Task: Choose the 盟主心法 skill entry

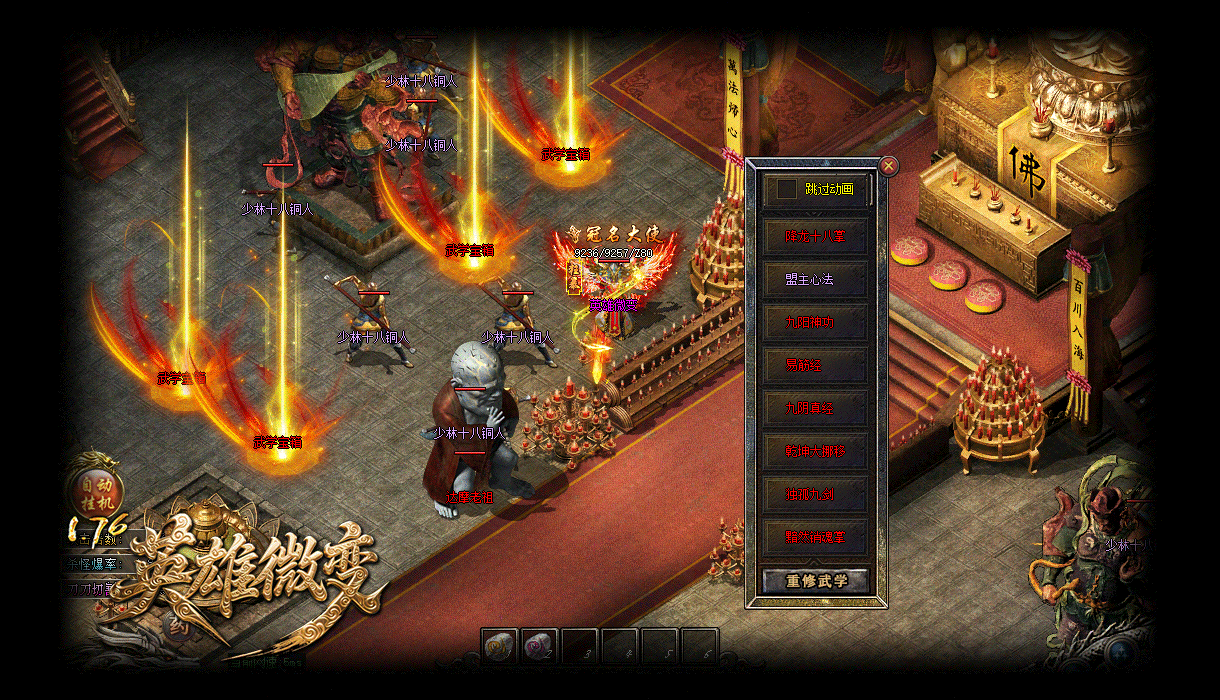Action: (815, 280)
